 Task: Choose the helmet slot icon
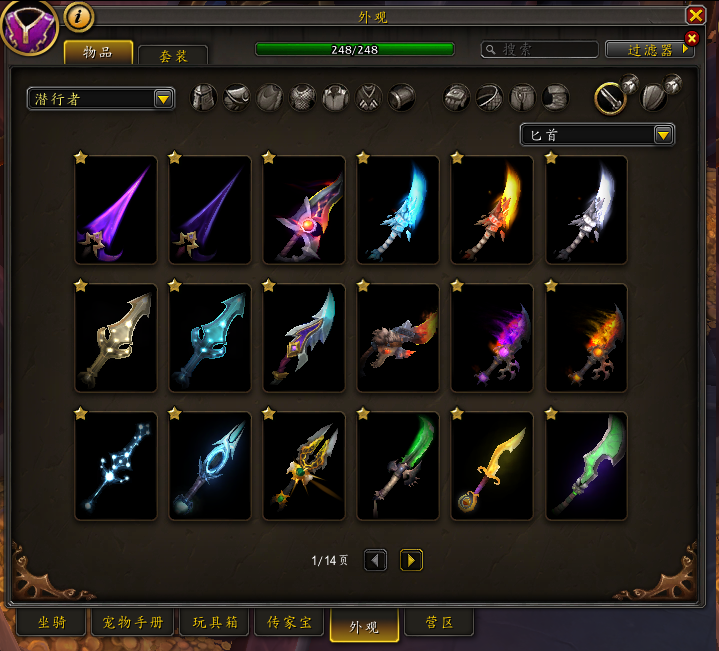[x=204, y=97]
